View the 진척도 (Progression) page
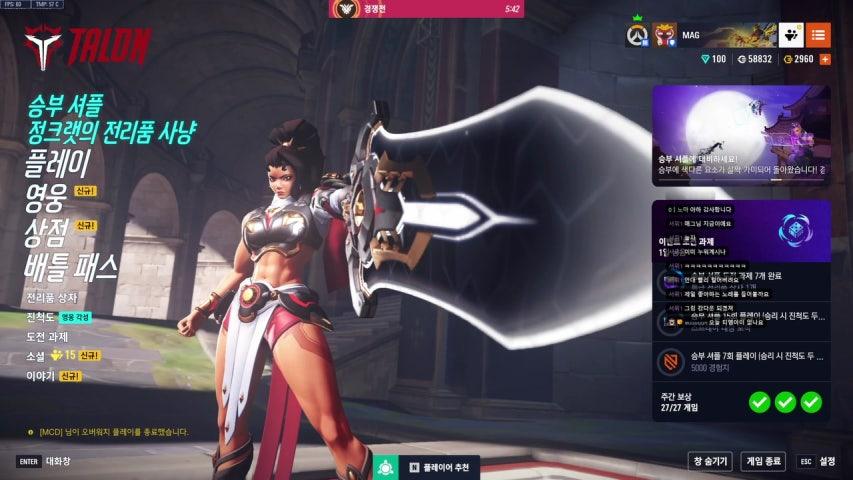Viewport: 853px width, 480px height. (41, 317)
